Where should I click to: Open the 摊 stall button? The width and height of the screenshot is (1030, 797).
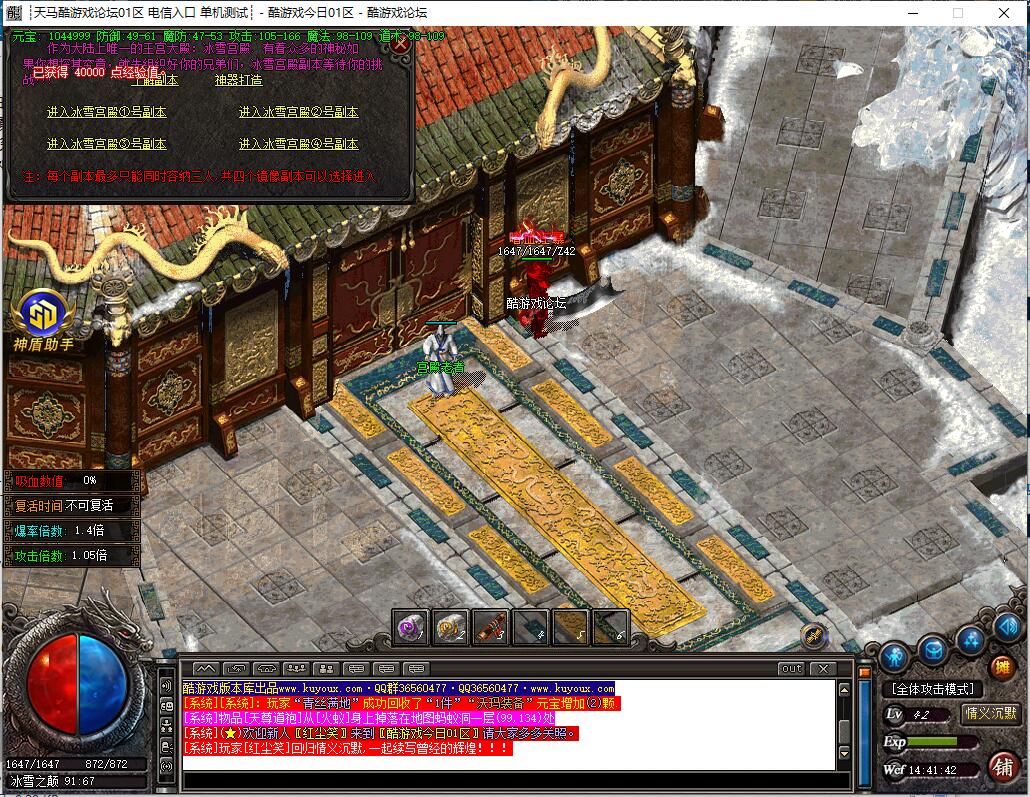pos(1001,667)
